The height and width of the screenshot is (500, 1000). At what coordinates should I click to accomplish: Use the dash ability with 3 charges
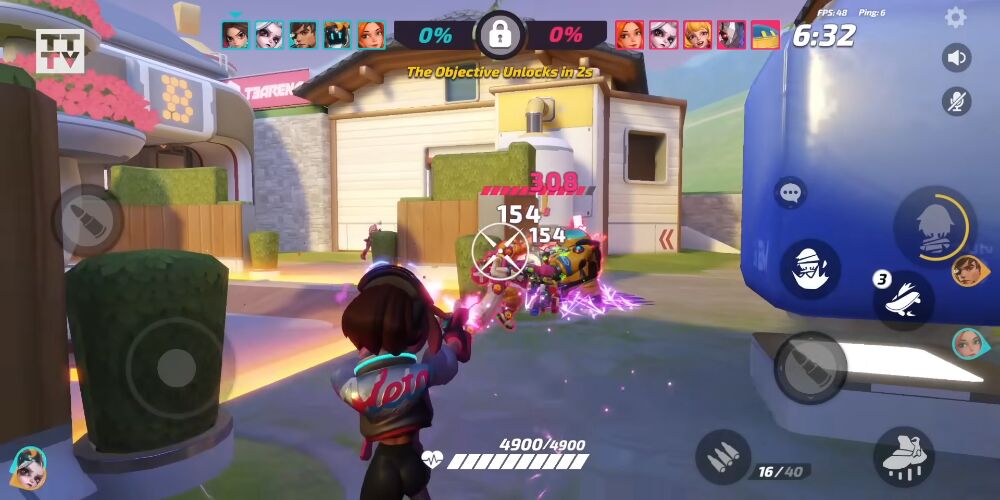905,299
